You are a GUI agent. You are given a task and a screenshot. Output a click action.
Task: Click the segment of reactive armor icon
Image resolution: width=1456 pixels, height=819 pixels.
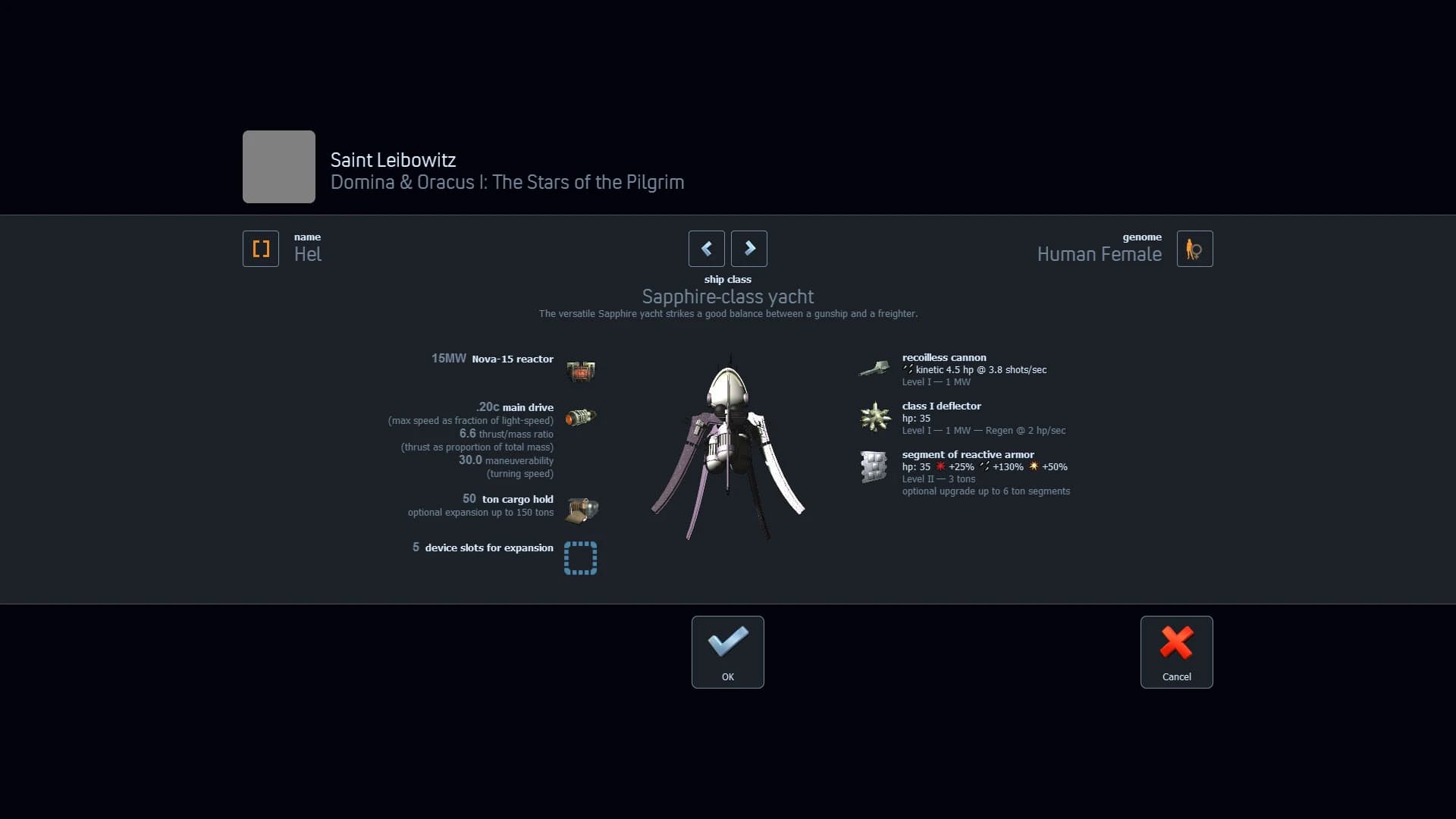(x=874, y=466)
